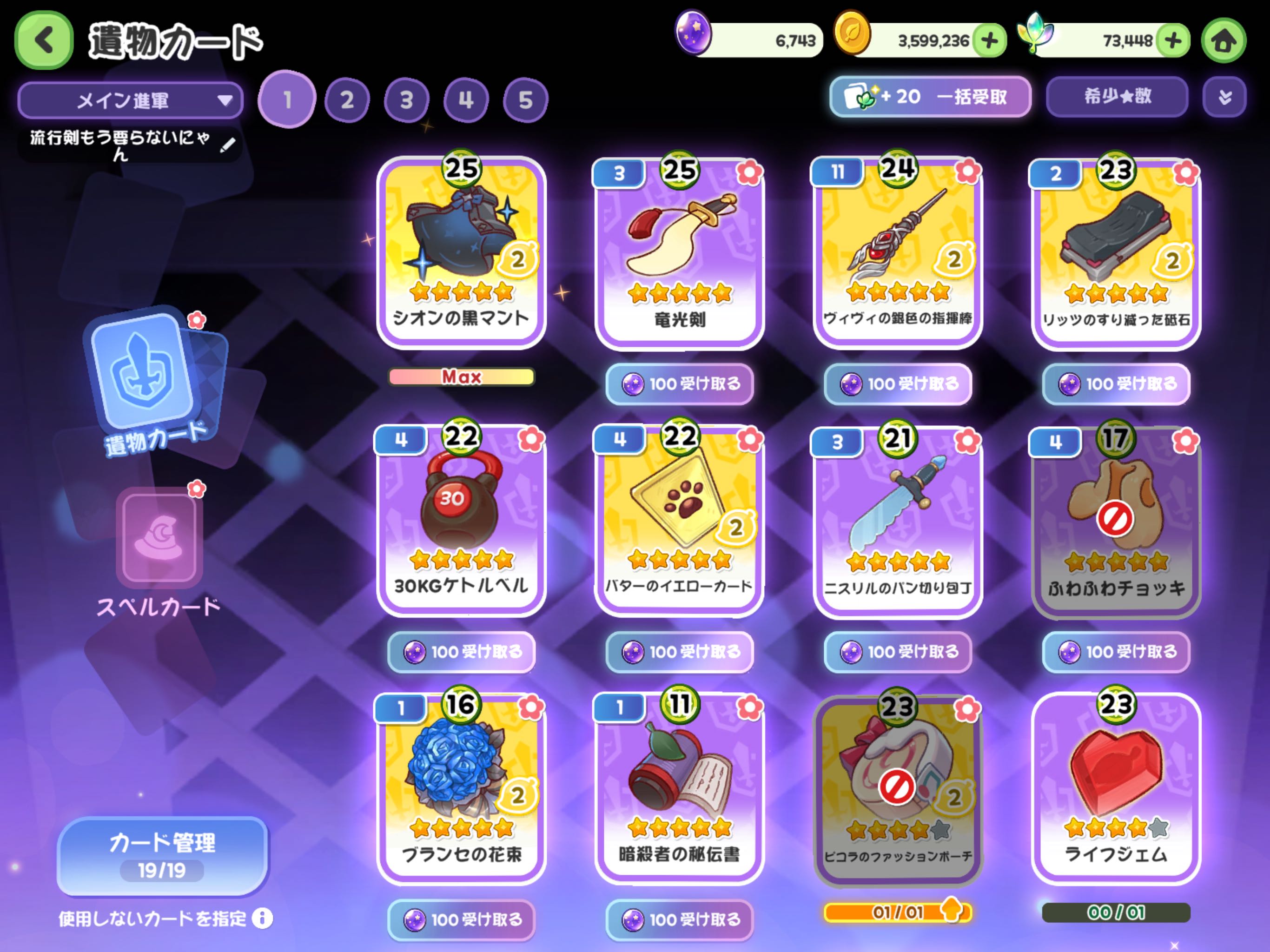The width and height of the screenshot is (1270, 952).
Task: Switch to deck preset 3
Action: (x=406, y=100)
